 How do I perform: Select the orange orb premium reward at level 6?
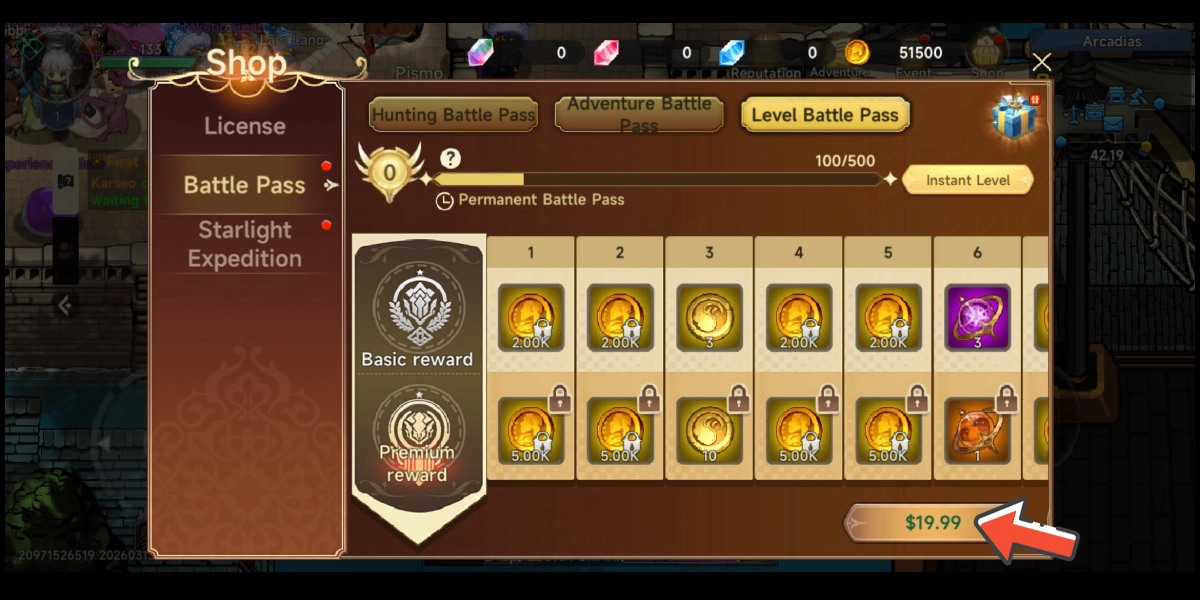[977, 430]
